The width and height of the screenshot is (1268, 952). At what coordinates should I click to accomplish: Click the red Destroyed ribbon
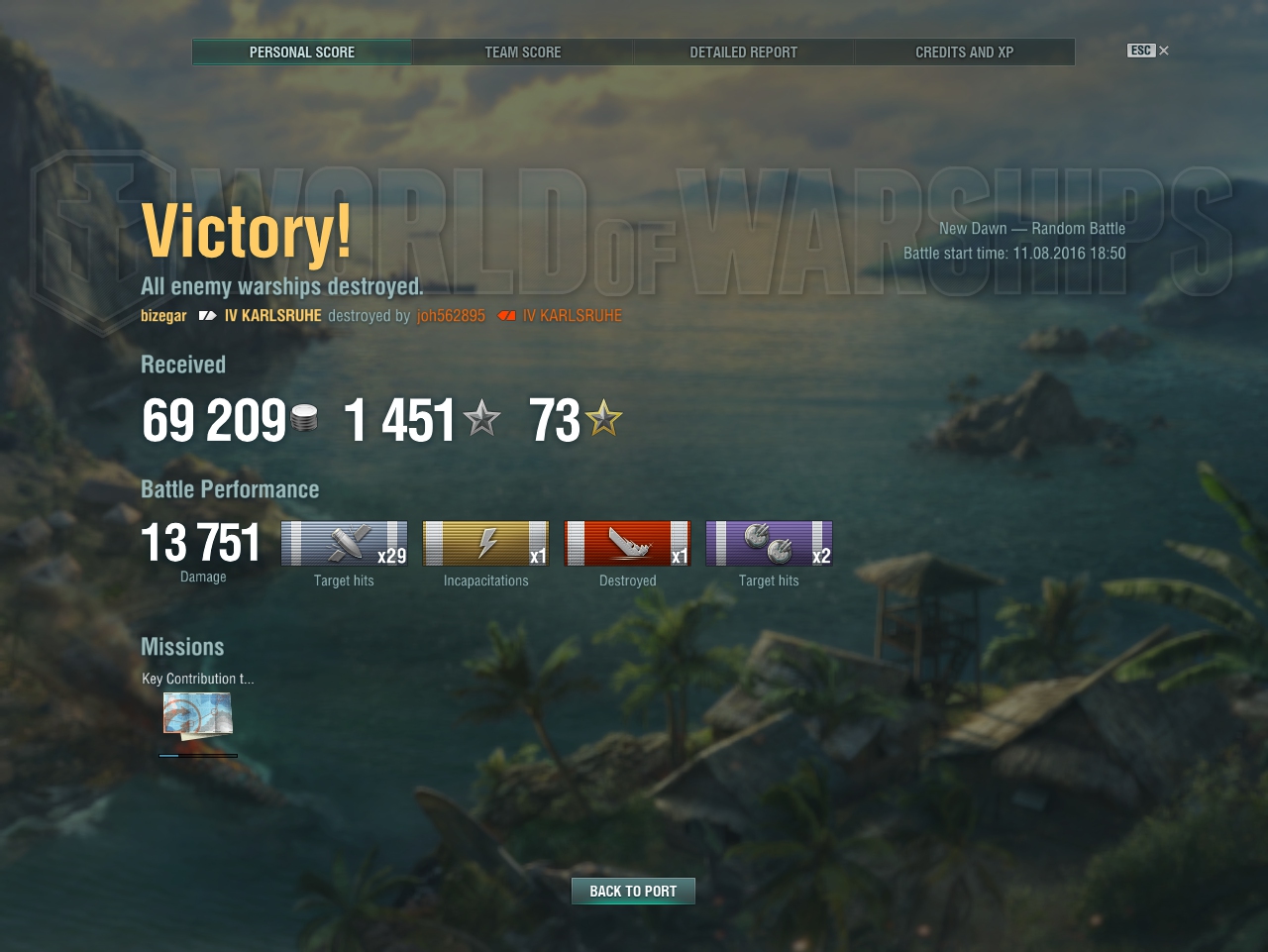pos(627,544)
